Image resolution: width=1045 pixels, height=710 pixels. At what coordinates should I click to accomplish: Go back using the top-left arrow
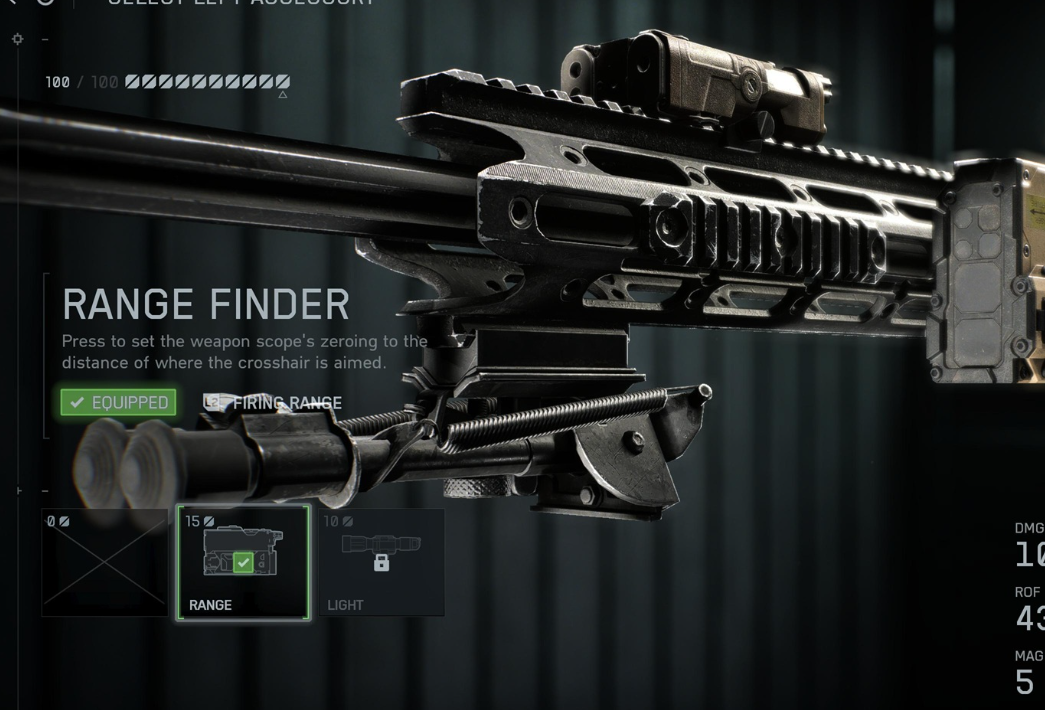(14, 3)
